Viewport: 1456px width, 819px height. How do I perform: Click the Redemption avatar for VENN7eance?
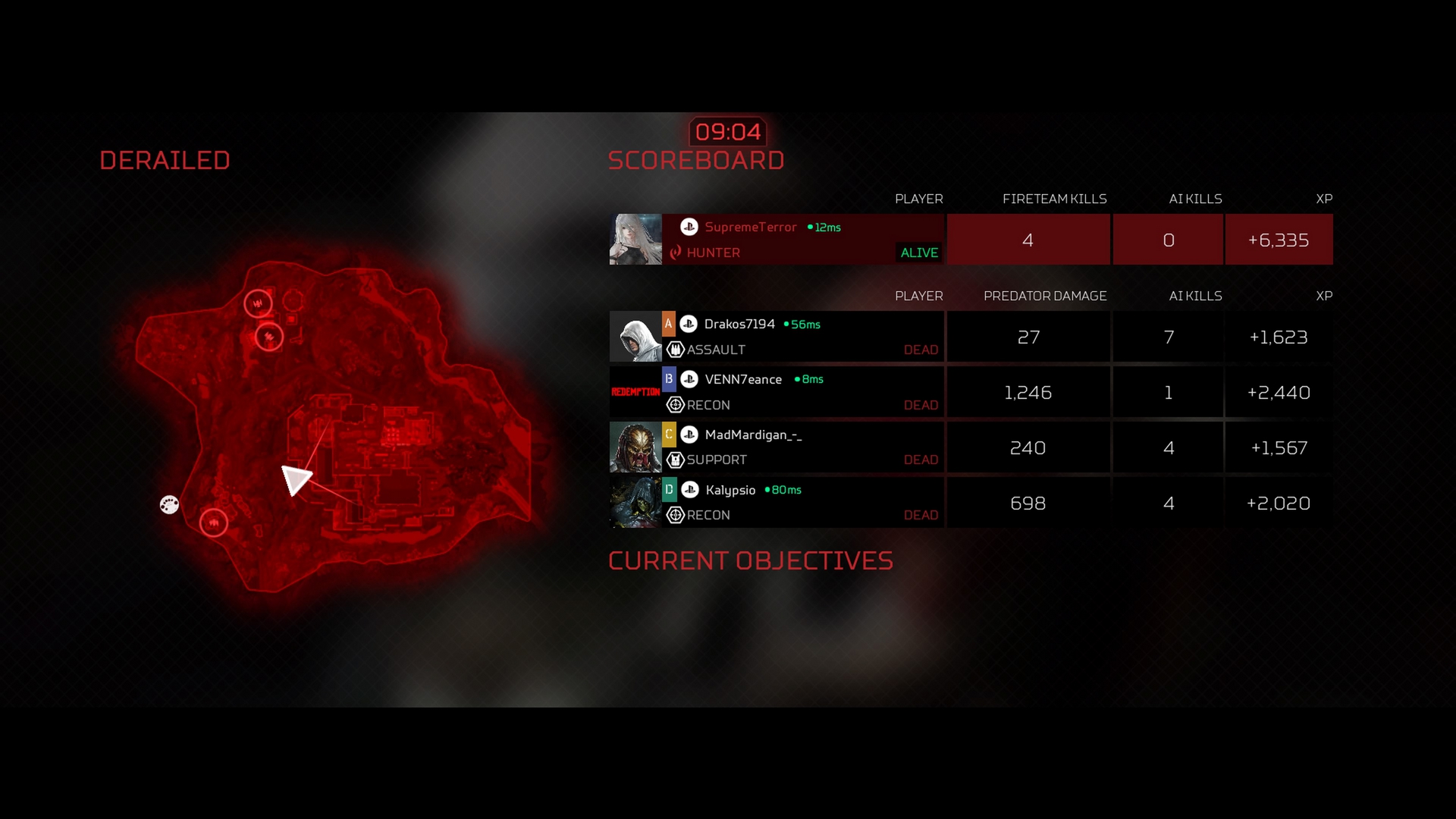click(x=635, y=392)
